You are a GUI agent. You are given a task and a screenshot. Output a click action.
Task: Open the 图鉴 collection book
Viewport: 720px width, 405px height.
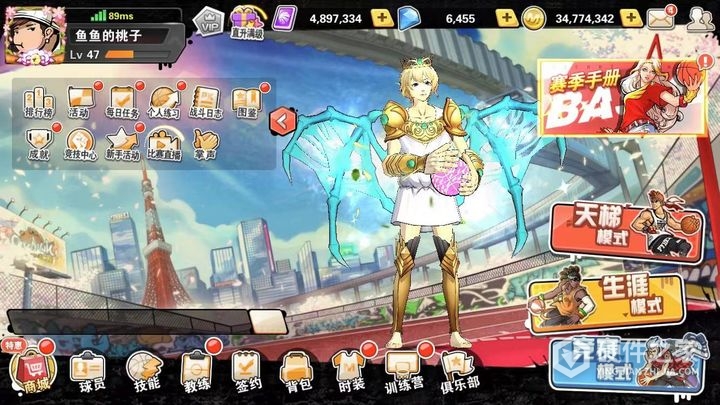pyautogui.click(x=246, y=103)
